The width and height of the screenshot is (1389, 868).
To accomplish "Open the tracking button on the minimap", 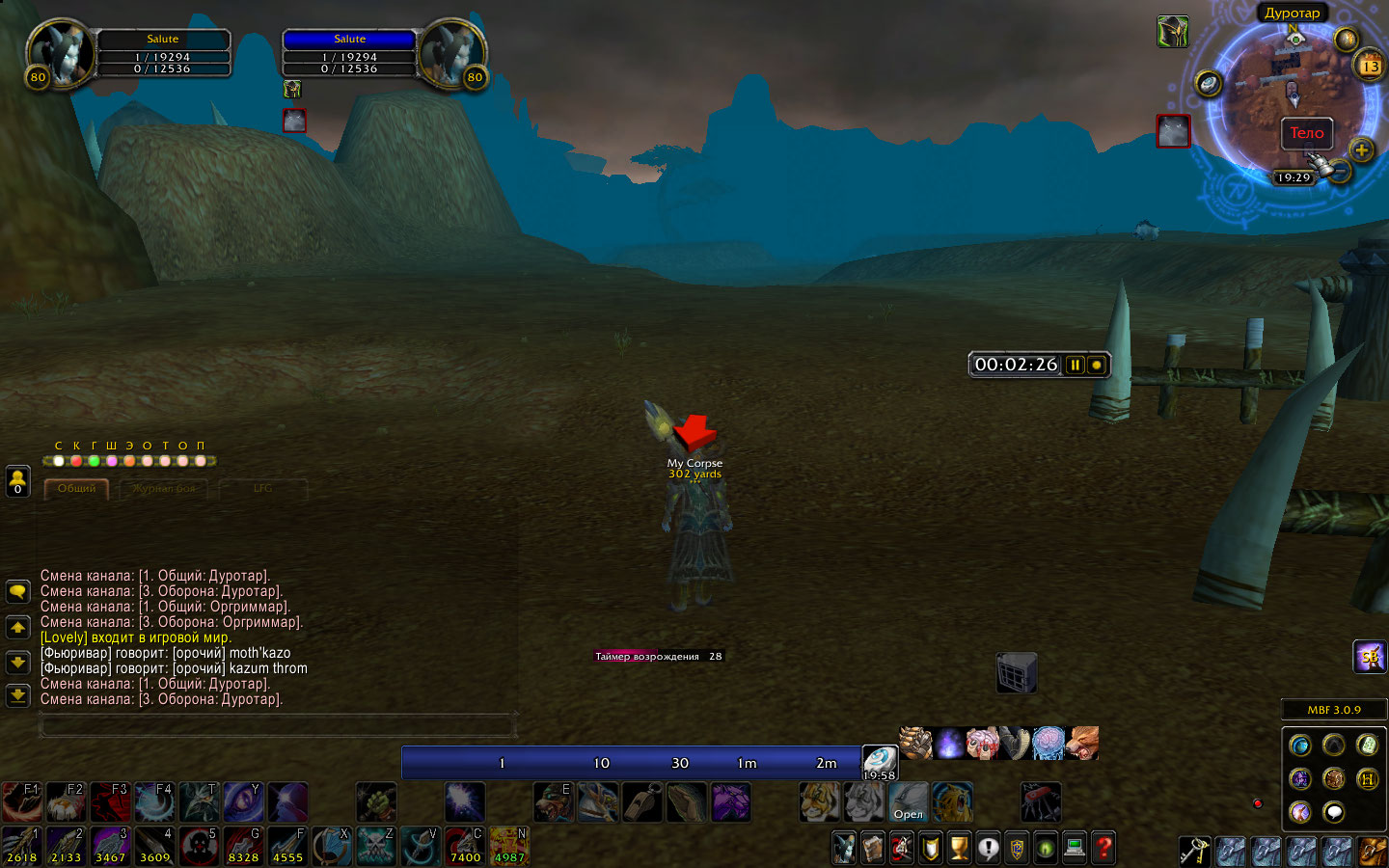I will click(1209, 83).
